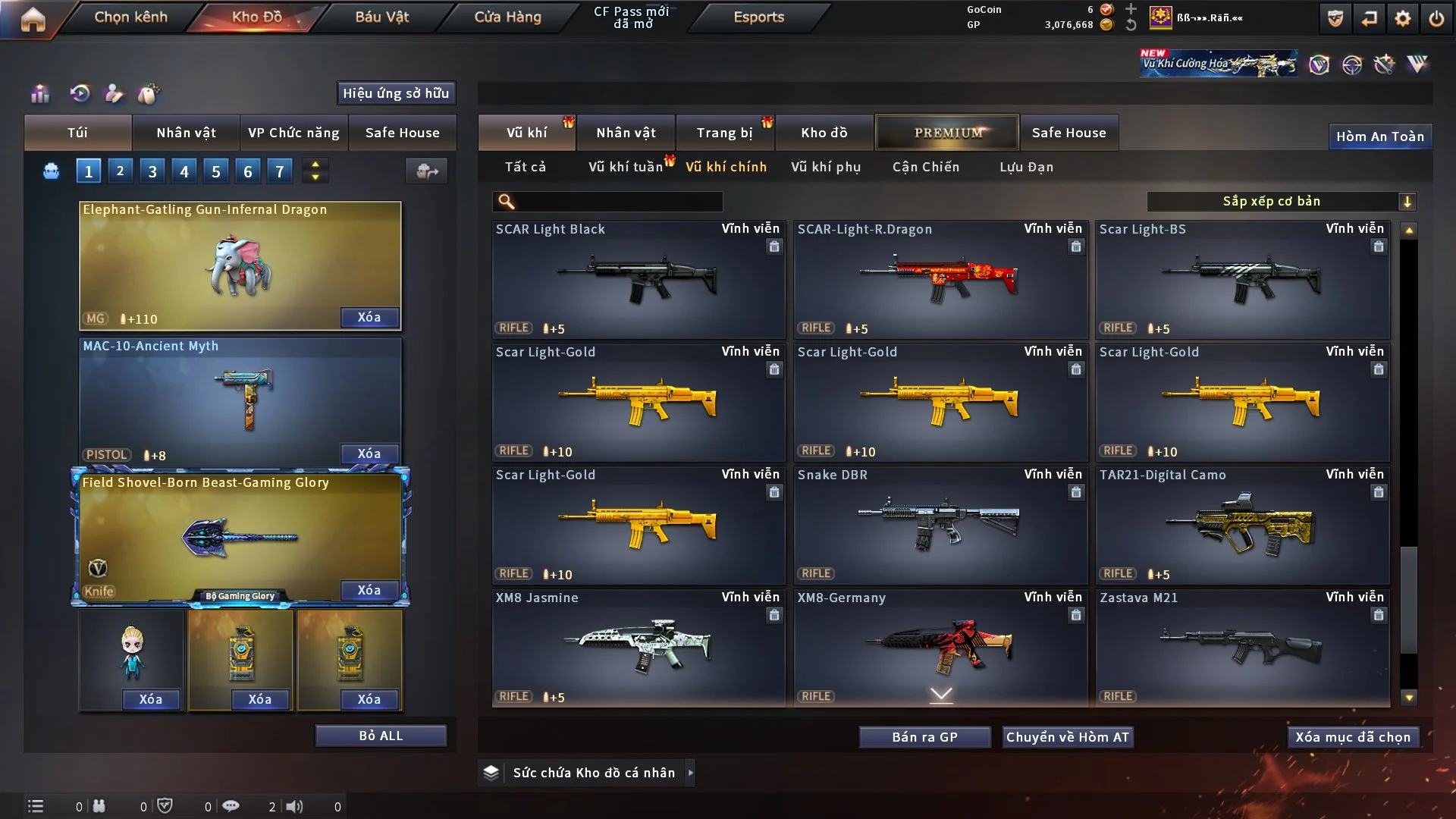Open the Cửa Hàng shop menu
The height and width of the screenshot is (819, 1456).
(507, 17)
